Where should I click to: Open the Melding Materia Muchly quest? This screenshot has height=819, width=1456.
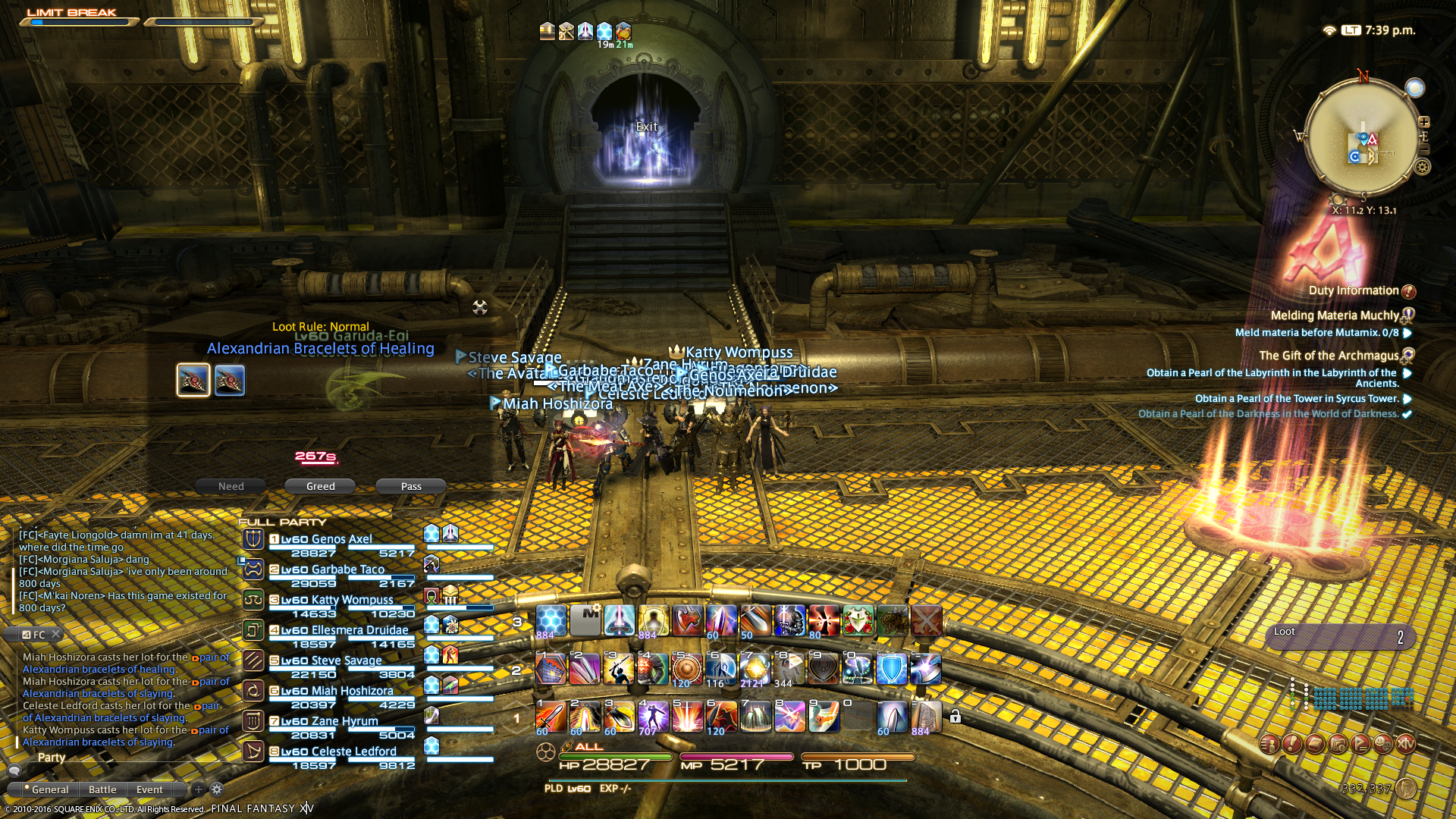(x=1335, y=315)
